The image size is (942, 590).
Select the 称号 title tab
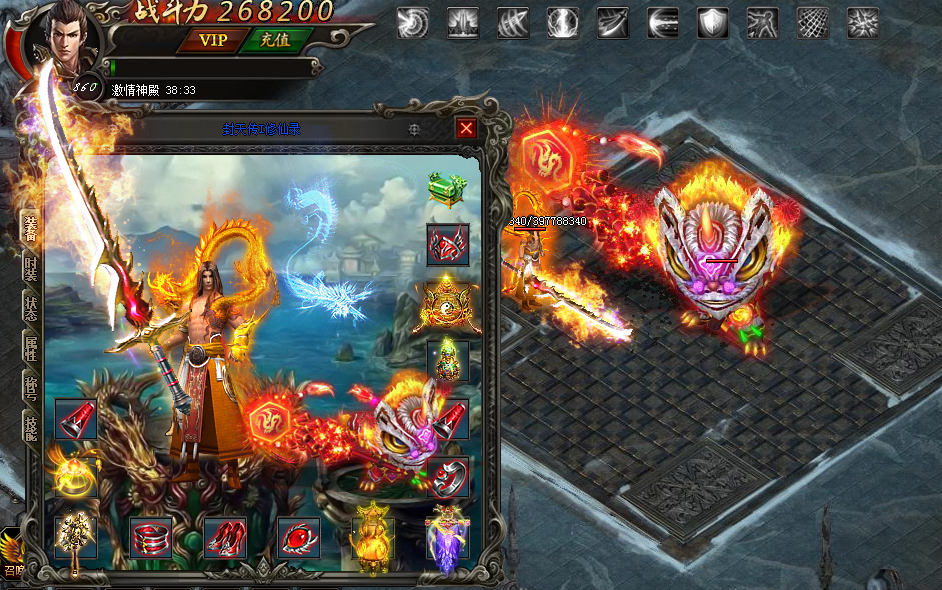31,388
